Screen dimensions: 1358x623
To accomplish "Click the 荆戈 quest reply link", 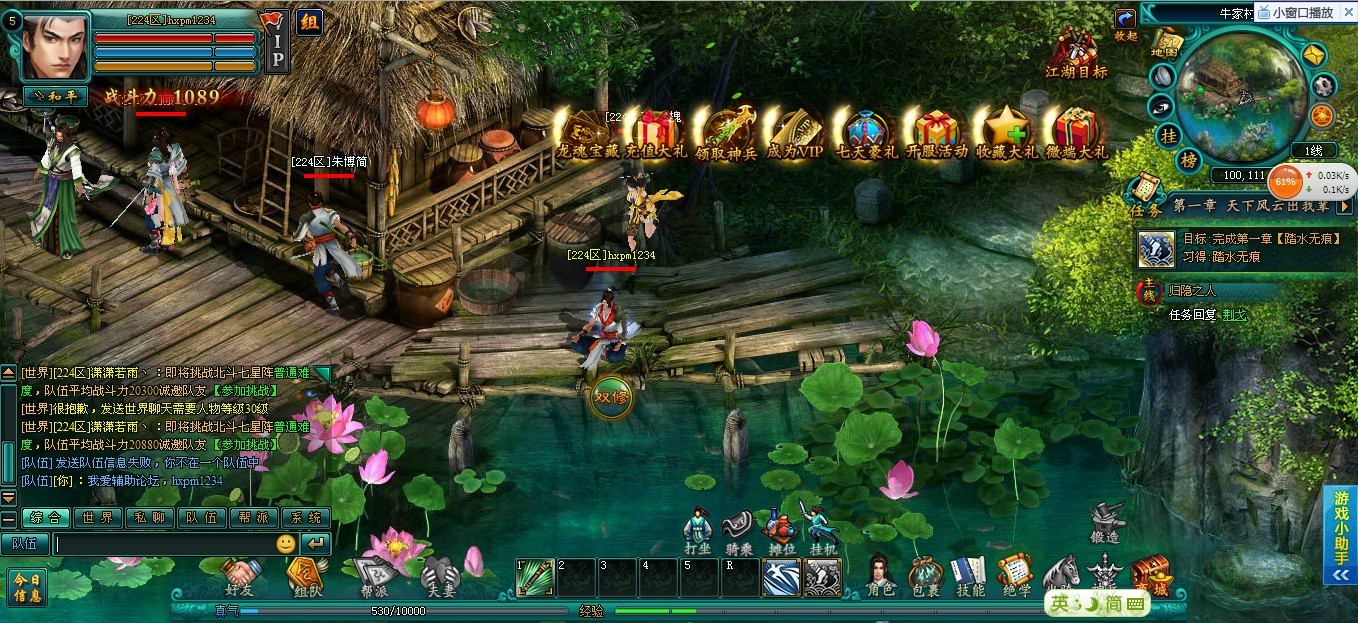I will click(1234, 314).
